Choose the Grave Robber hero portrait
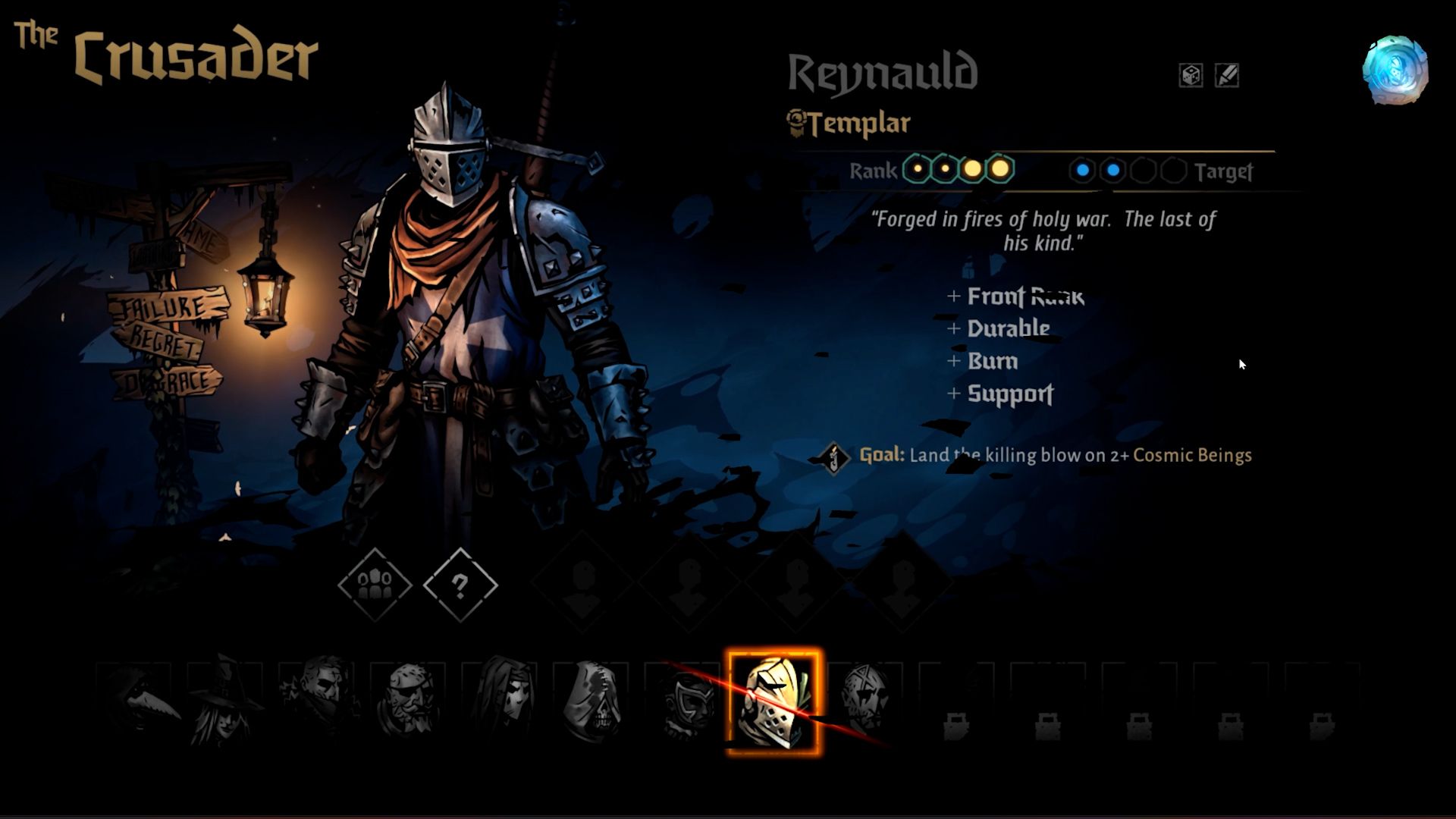 point(224,701)
